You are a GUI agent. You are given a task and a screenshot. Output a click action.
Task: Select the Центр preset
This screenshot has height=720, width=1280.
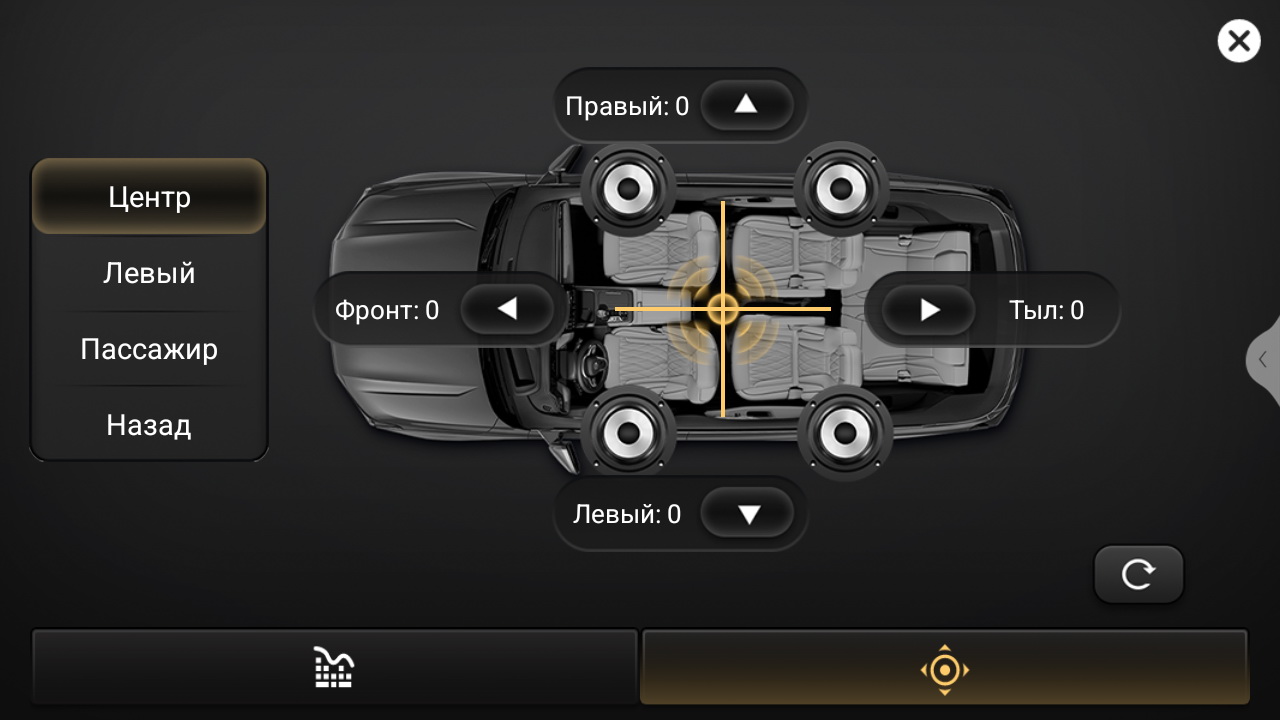[x=149, y=197]
